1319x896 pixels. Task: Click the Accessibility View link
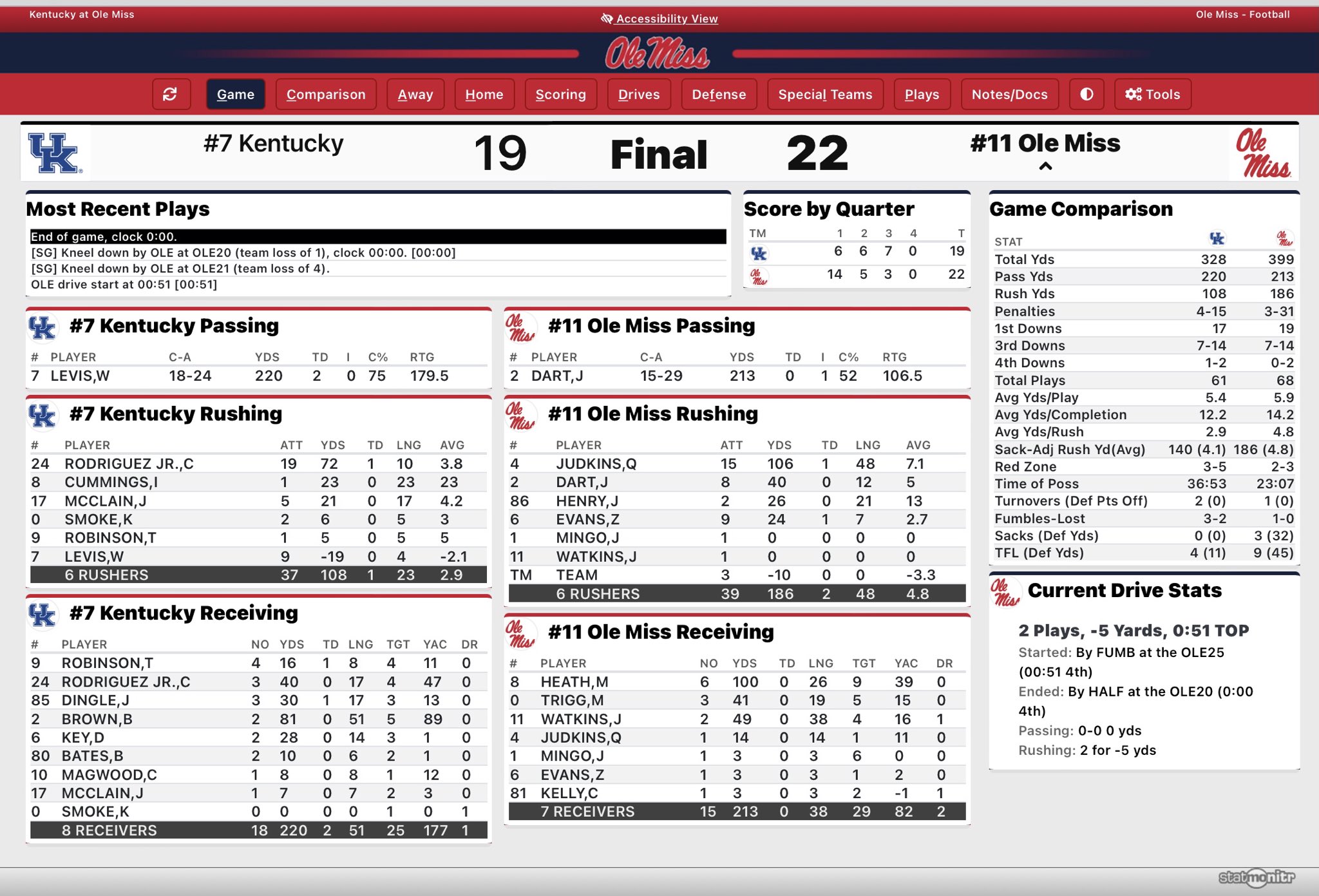[x=666, y=19]
